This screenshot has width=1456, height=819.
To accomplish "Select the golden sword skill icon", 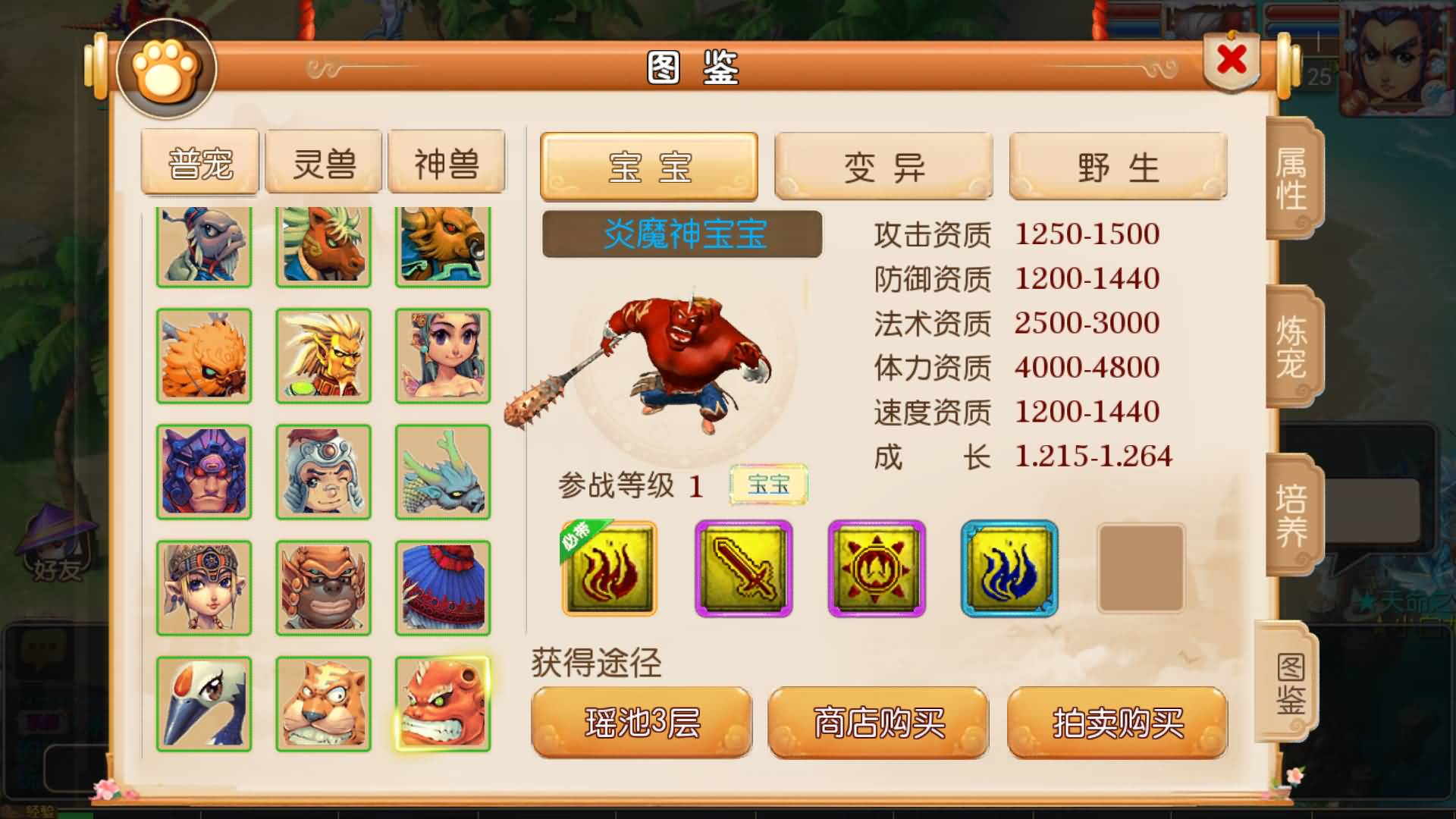I will [x=742, y=569].
